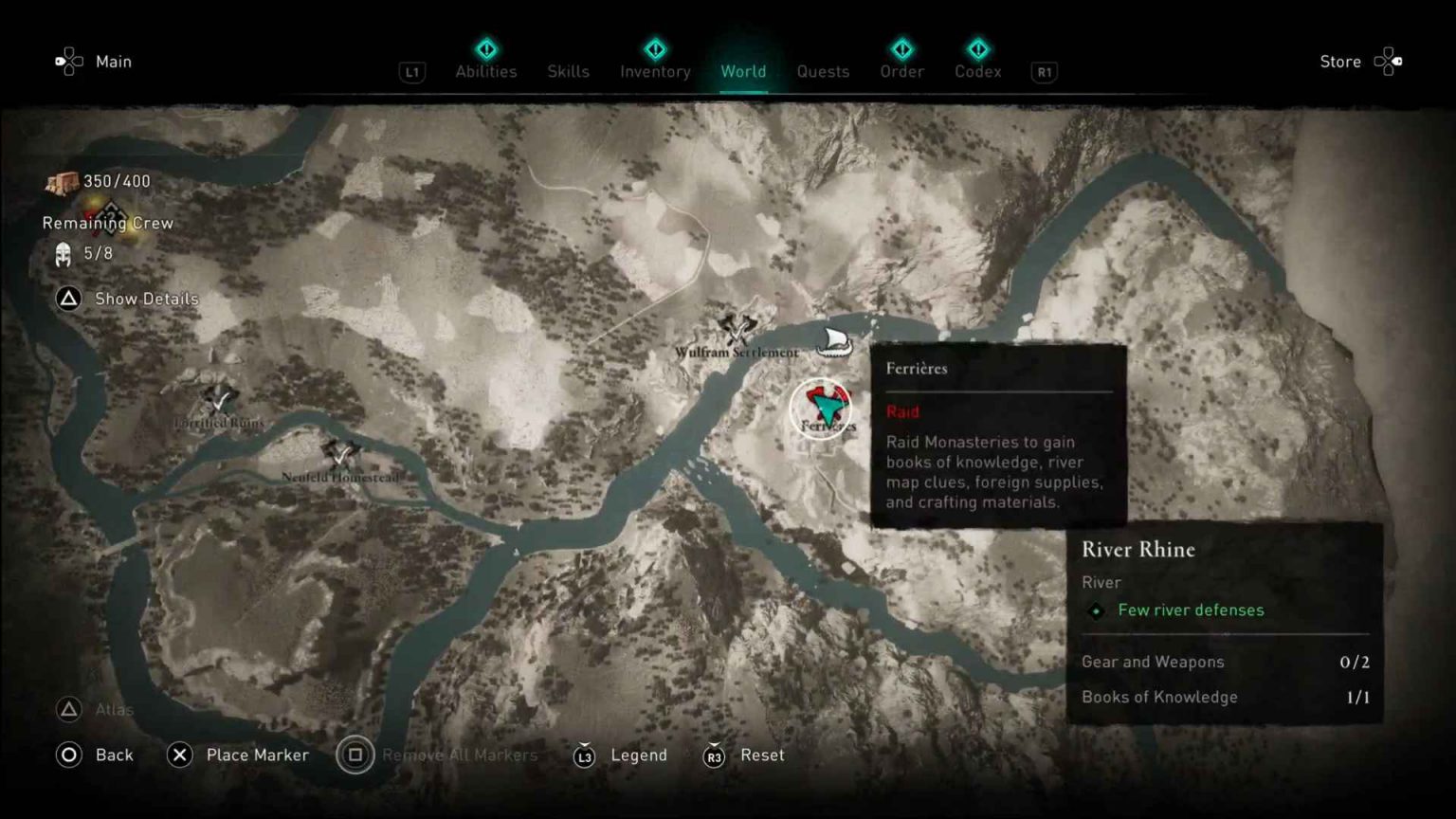Viewport: 1456px width, 819px height.
Task: Click the Few river defenses diamond icon
Action: (1097, 611)
